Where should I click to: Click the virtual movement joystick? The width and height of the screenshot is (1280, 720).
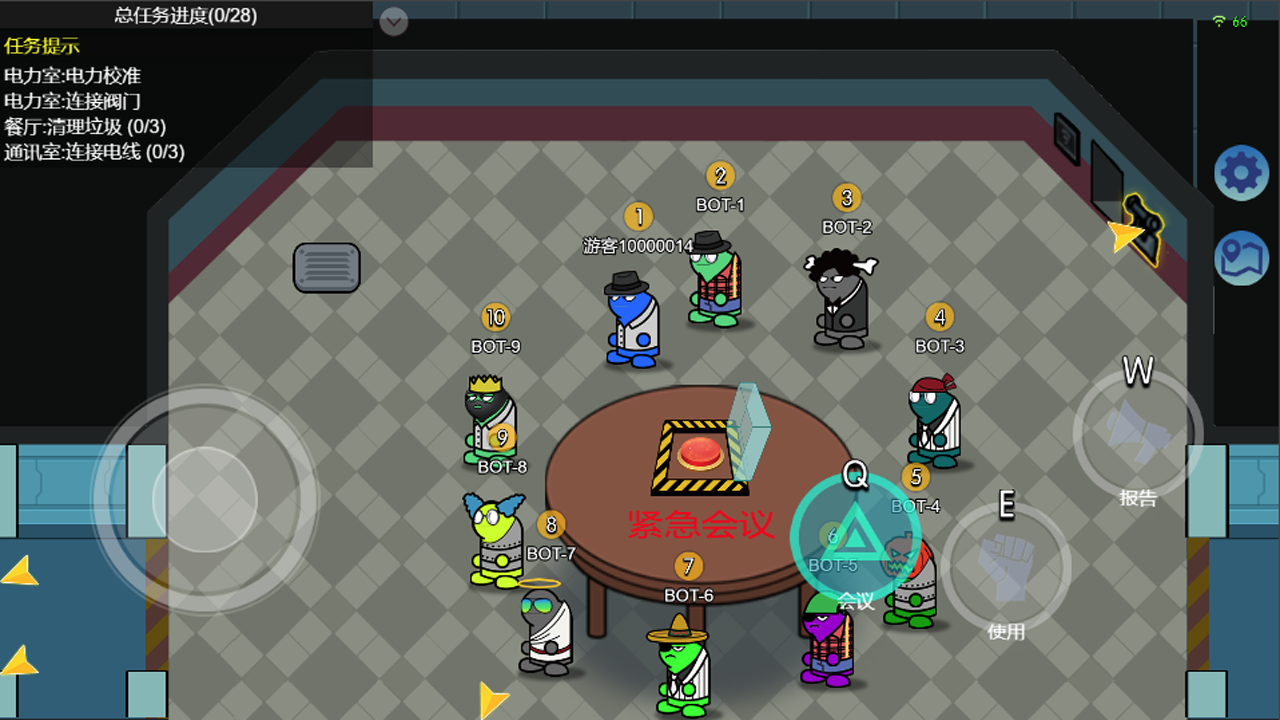[205, 497]
